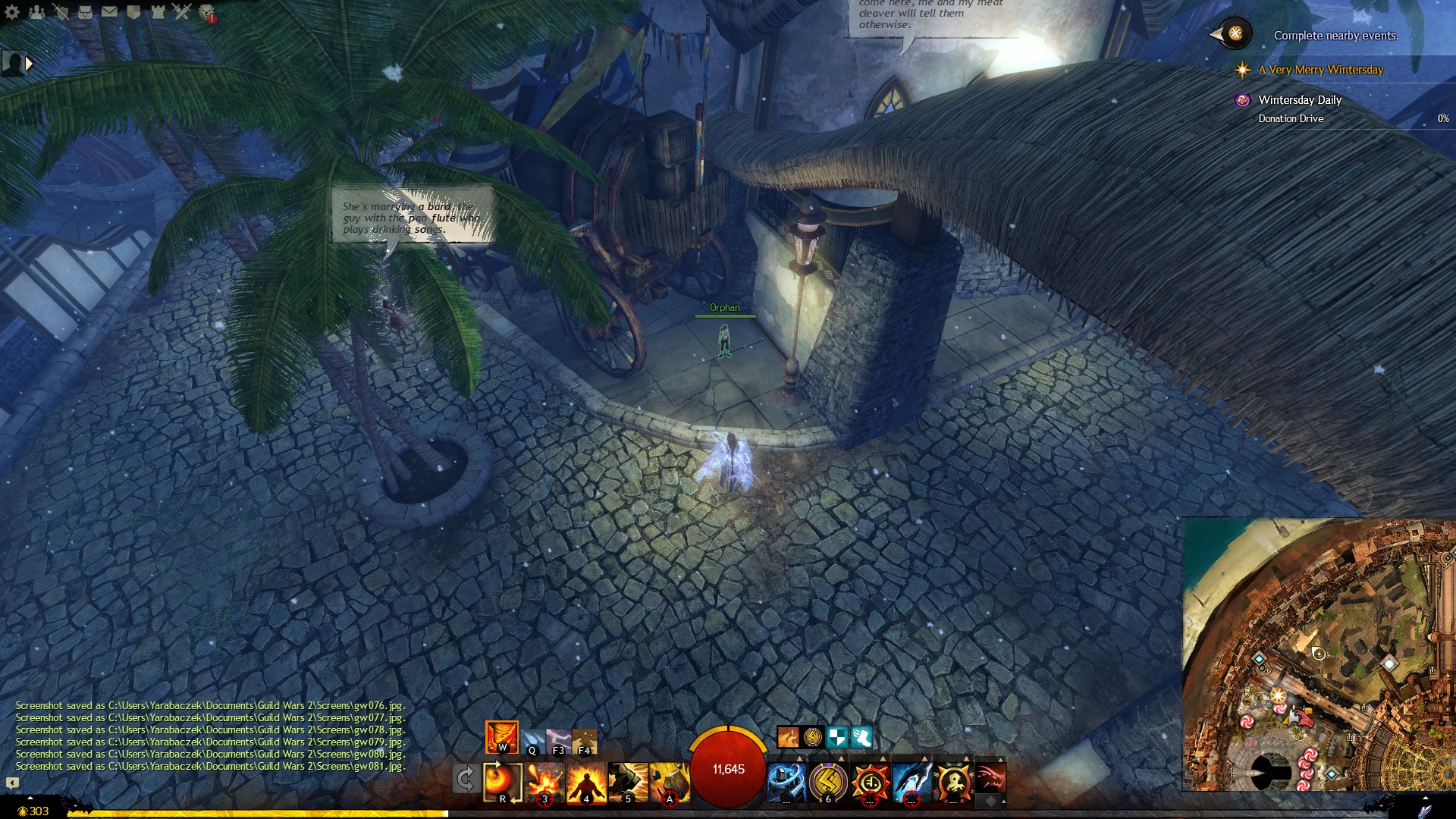The width and height of the screenshot is (1456, 819).
Task: Open the guild shield icon
Action: click(133, 12)
